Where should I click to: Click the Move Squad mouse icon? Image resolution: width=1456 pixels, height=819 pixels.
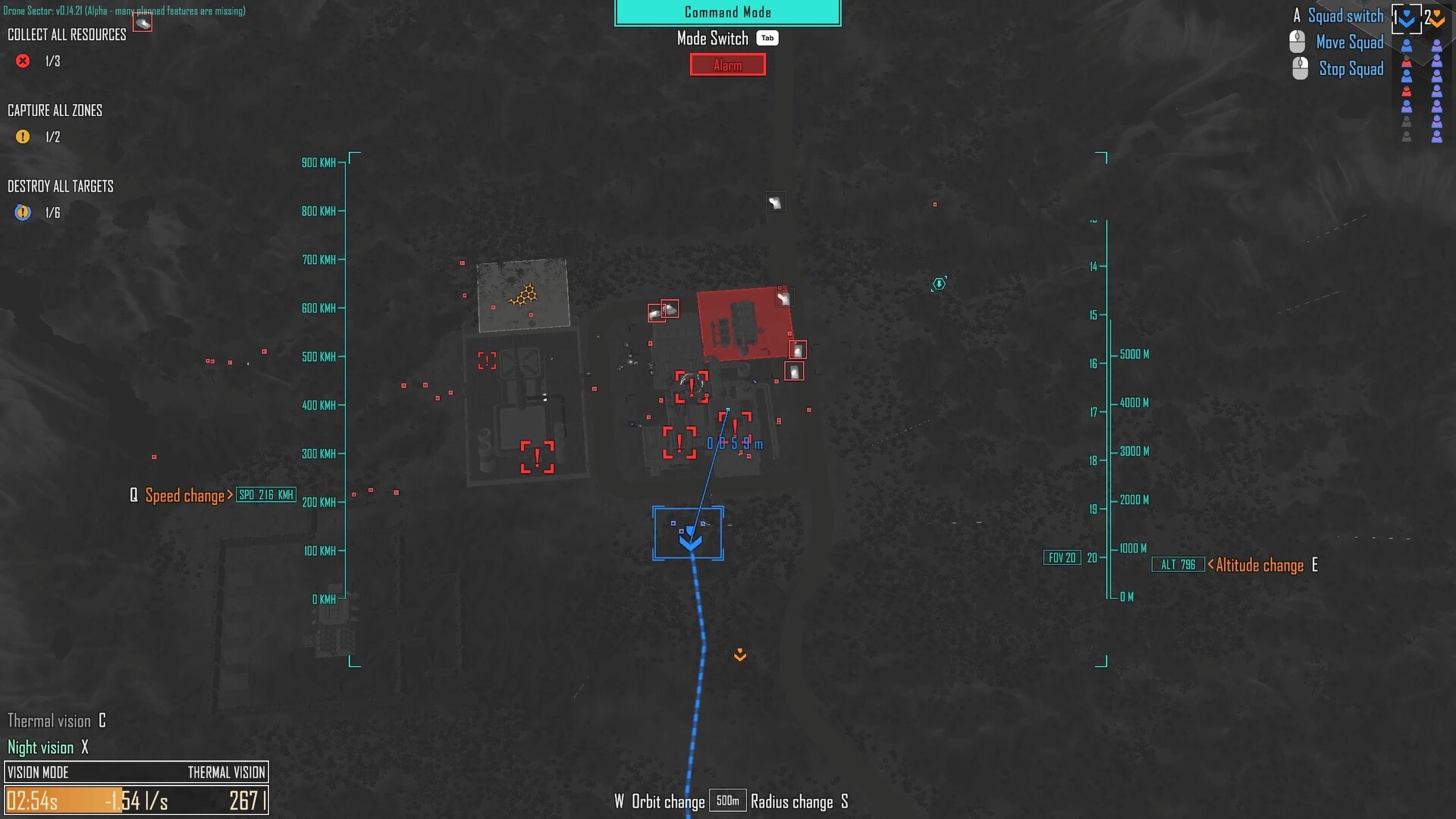pyautogui.click(x=1296, y=42)
